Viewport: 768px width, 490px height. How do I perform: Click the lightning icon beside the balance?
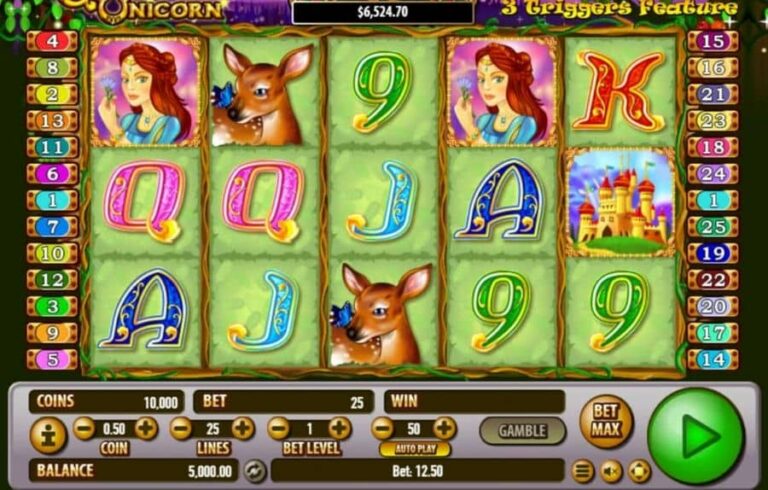tap(254, 470)
